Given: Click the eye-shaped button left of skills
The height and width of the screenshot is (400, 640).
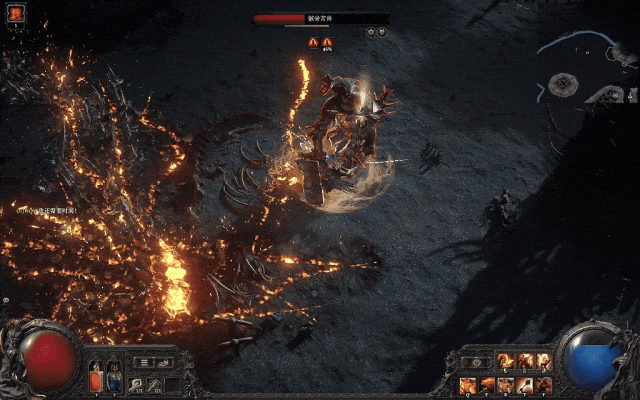Looking at the screenshot, I should click(477, 362).
